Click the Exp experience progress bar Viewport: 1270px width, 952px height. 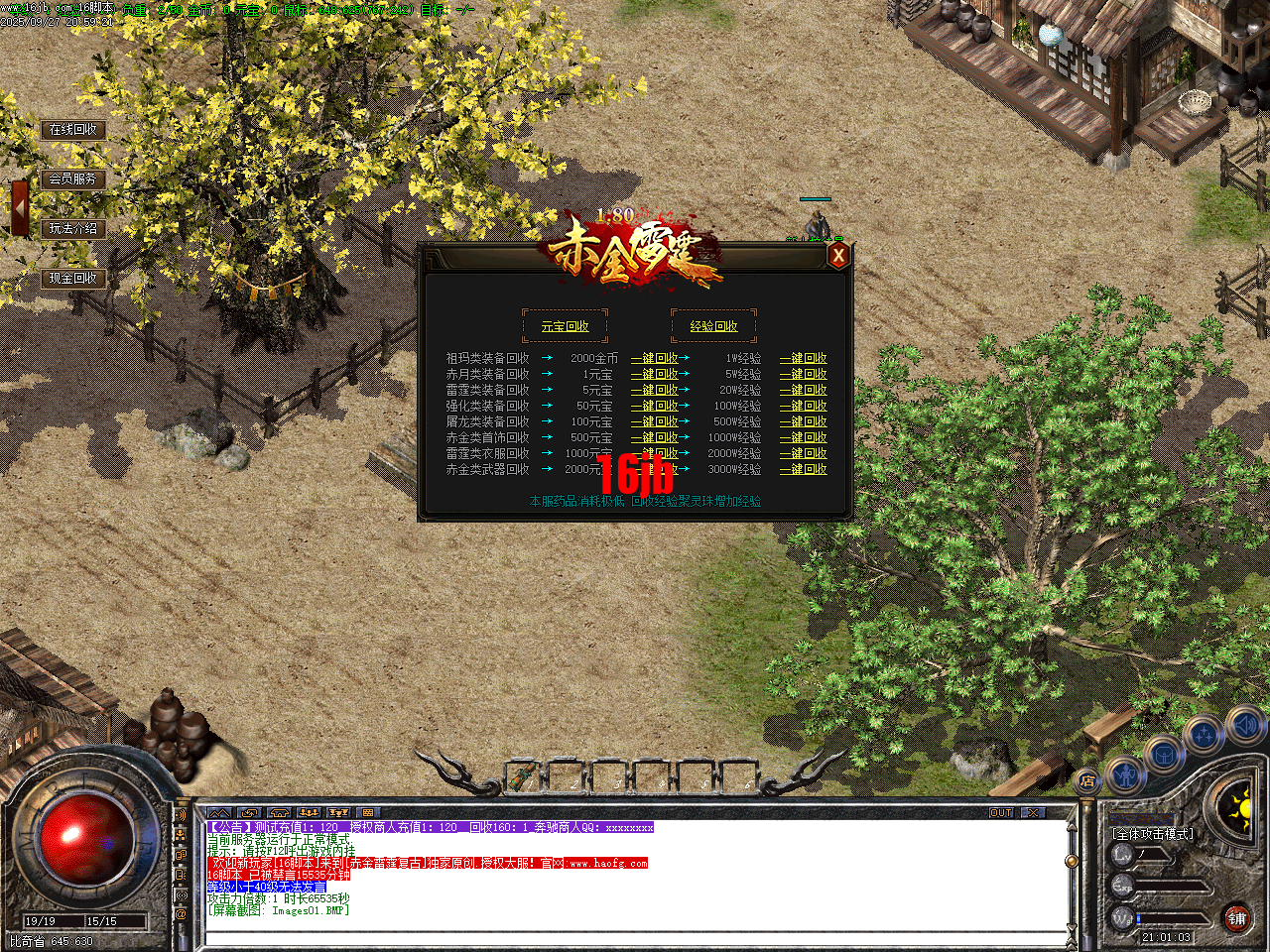coord(1171,886)
